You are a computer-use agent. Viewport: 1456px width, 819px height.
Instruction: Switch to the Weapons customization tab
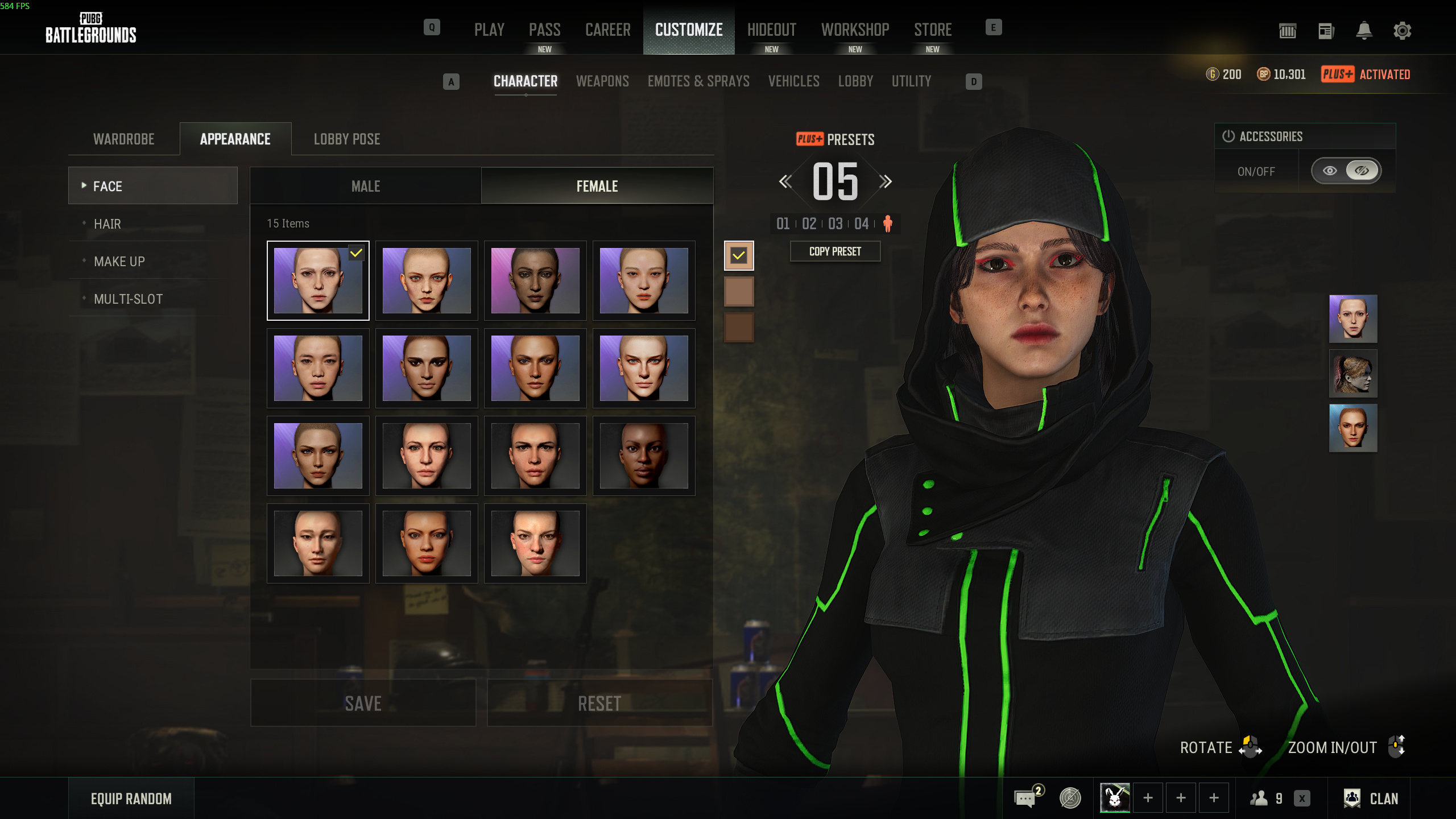[x=602, y=81]
